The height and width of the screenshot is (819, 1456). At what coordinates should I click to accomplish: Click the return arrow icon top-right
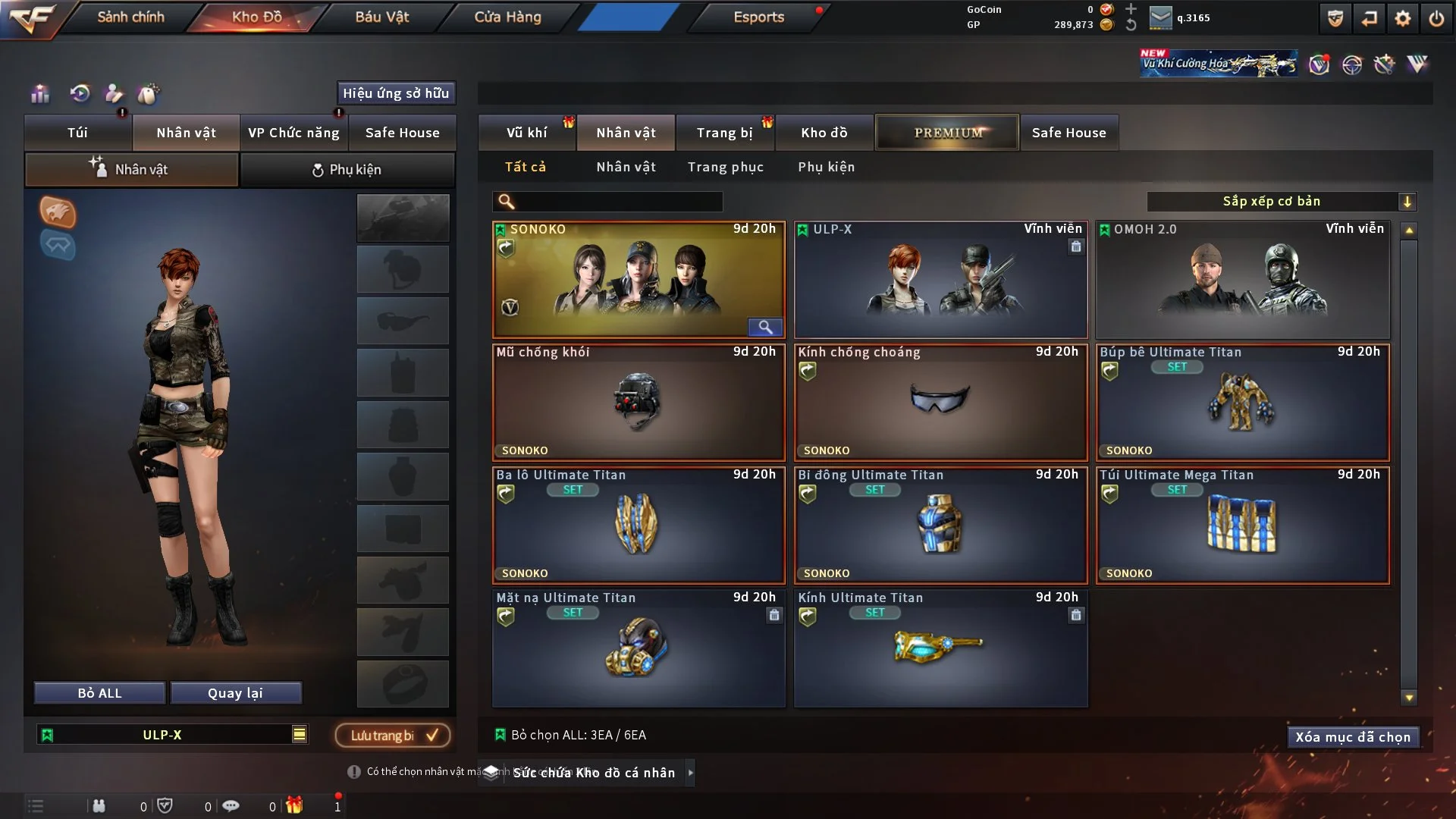pyautogui.click(x=1369, y=17)
